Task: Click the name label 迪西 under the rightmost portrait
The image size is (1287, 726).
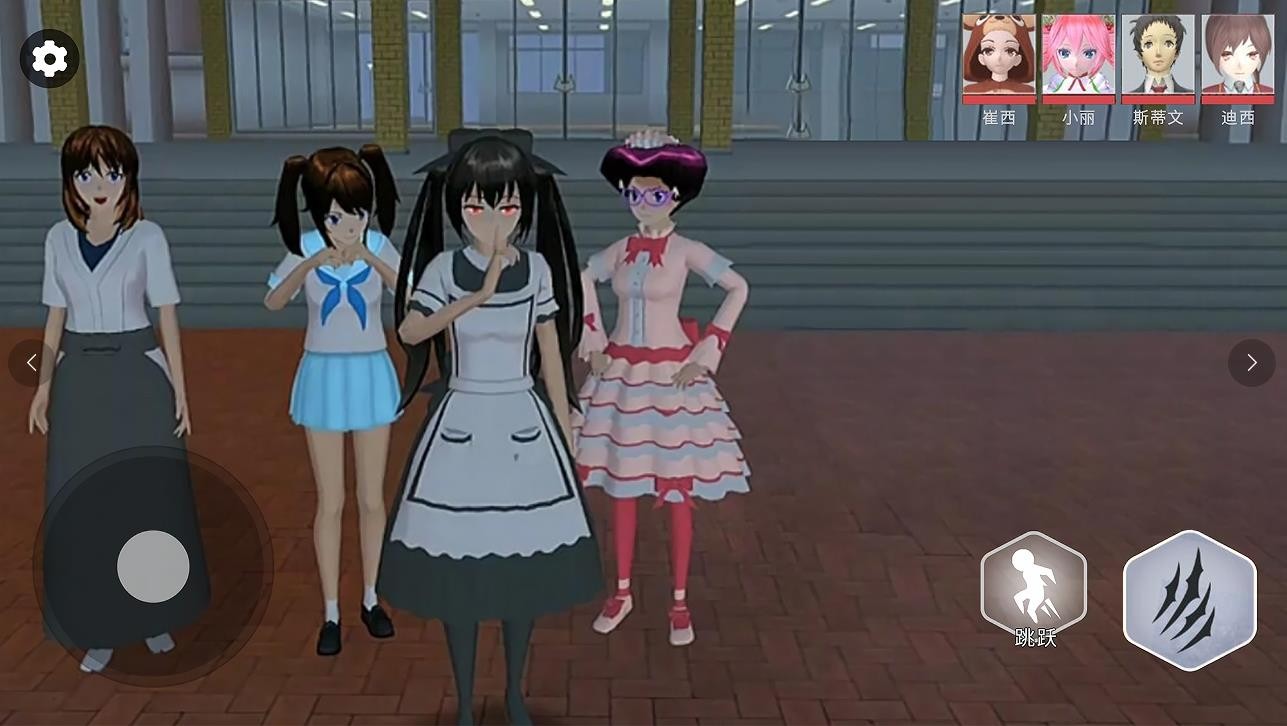Action: tap(1238, 117)
